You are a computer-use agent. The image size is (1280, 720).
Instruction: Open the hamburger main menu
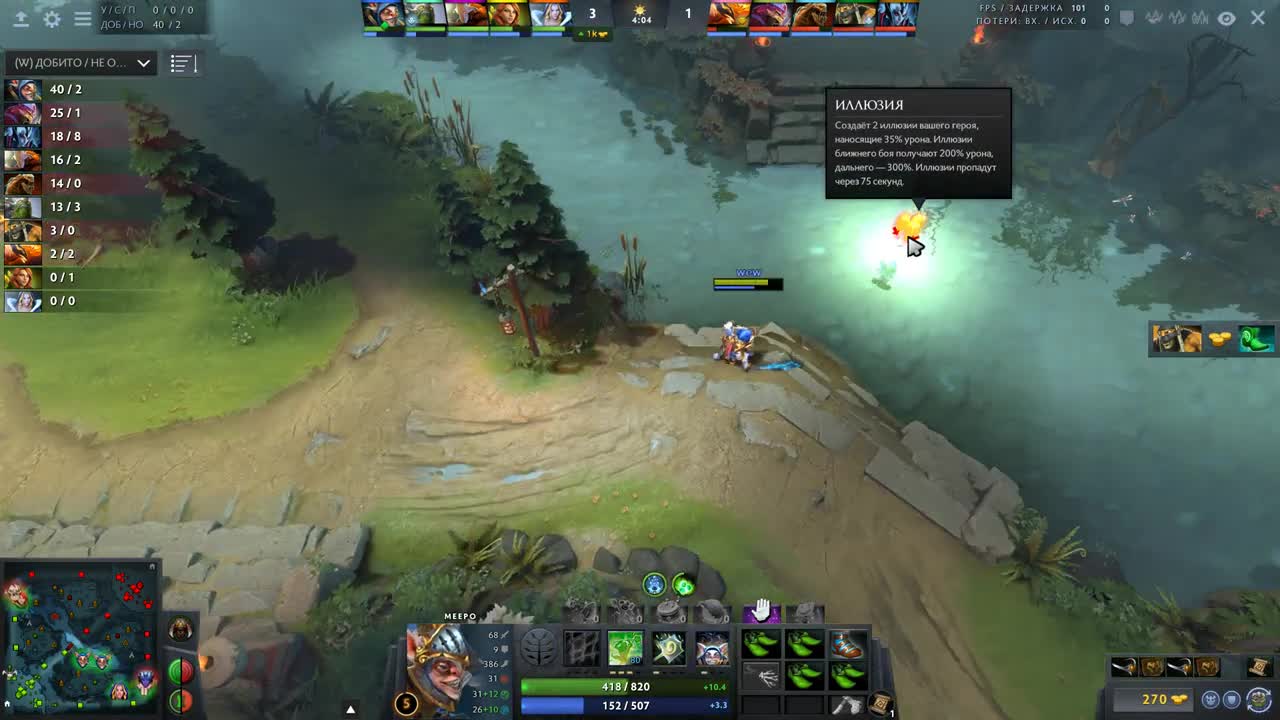(x=83, y=18)
